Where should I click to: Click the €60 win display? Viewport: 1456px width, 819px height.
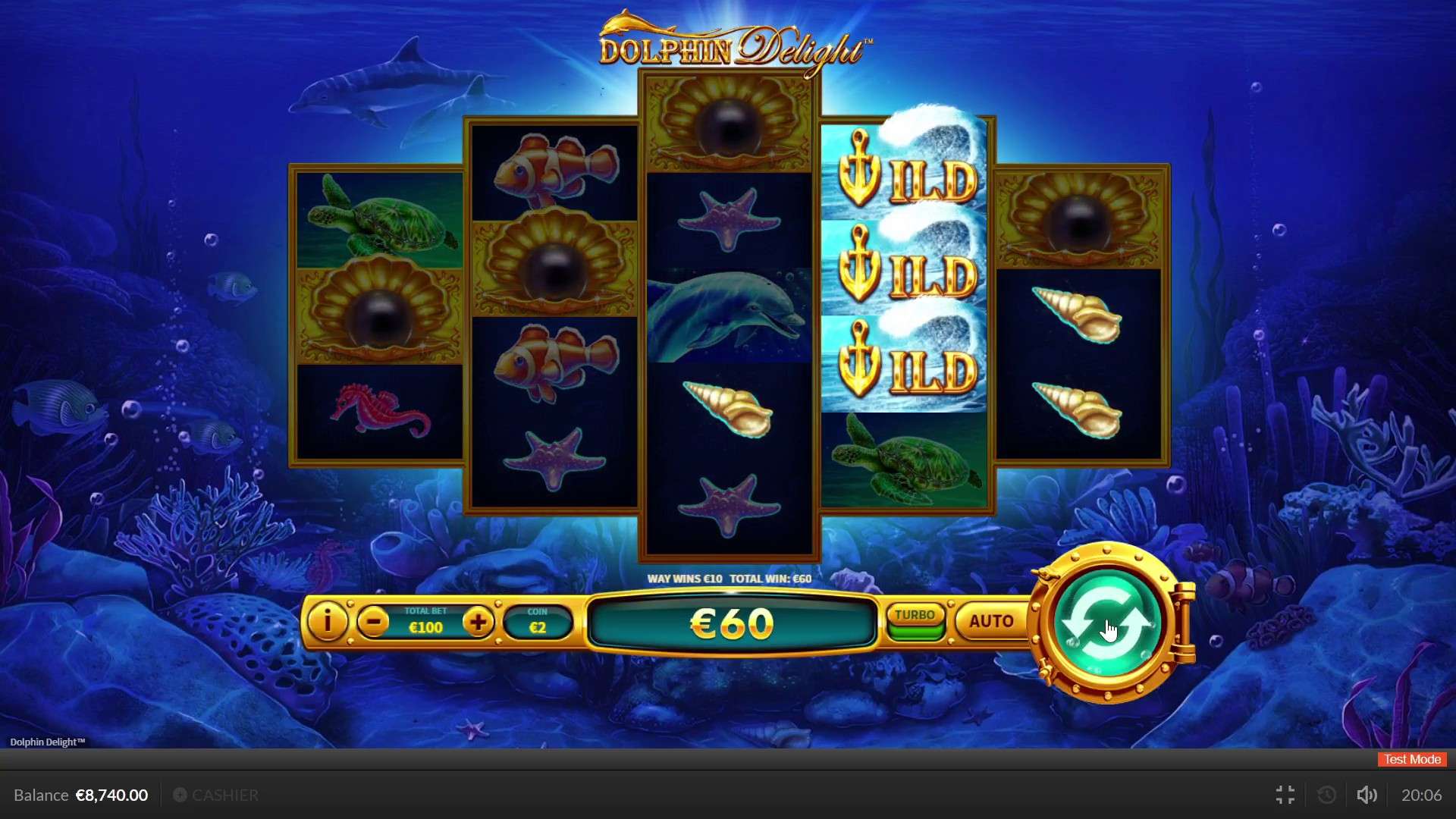pyautogui.click(x=730, y=623)
